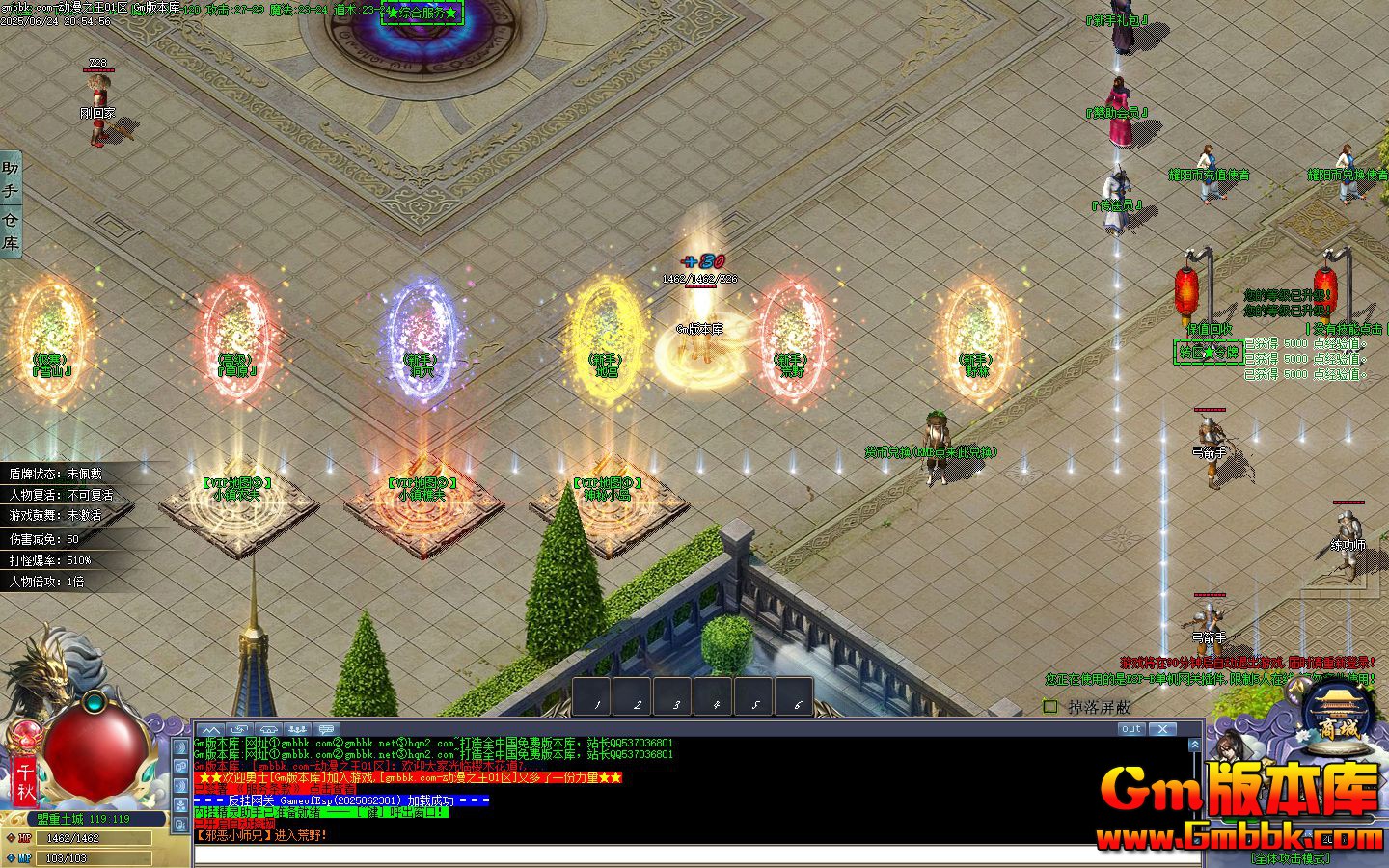Click the zigzag graph icon in chat toolbar
Screen dimensions: 1389x868
210,730
